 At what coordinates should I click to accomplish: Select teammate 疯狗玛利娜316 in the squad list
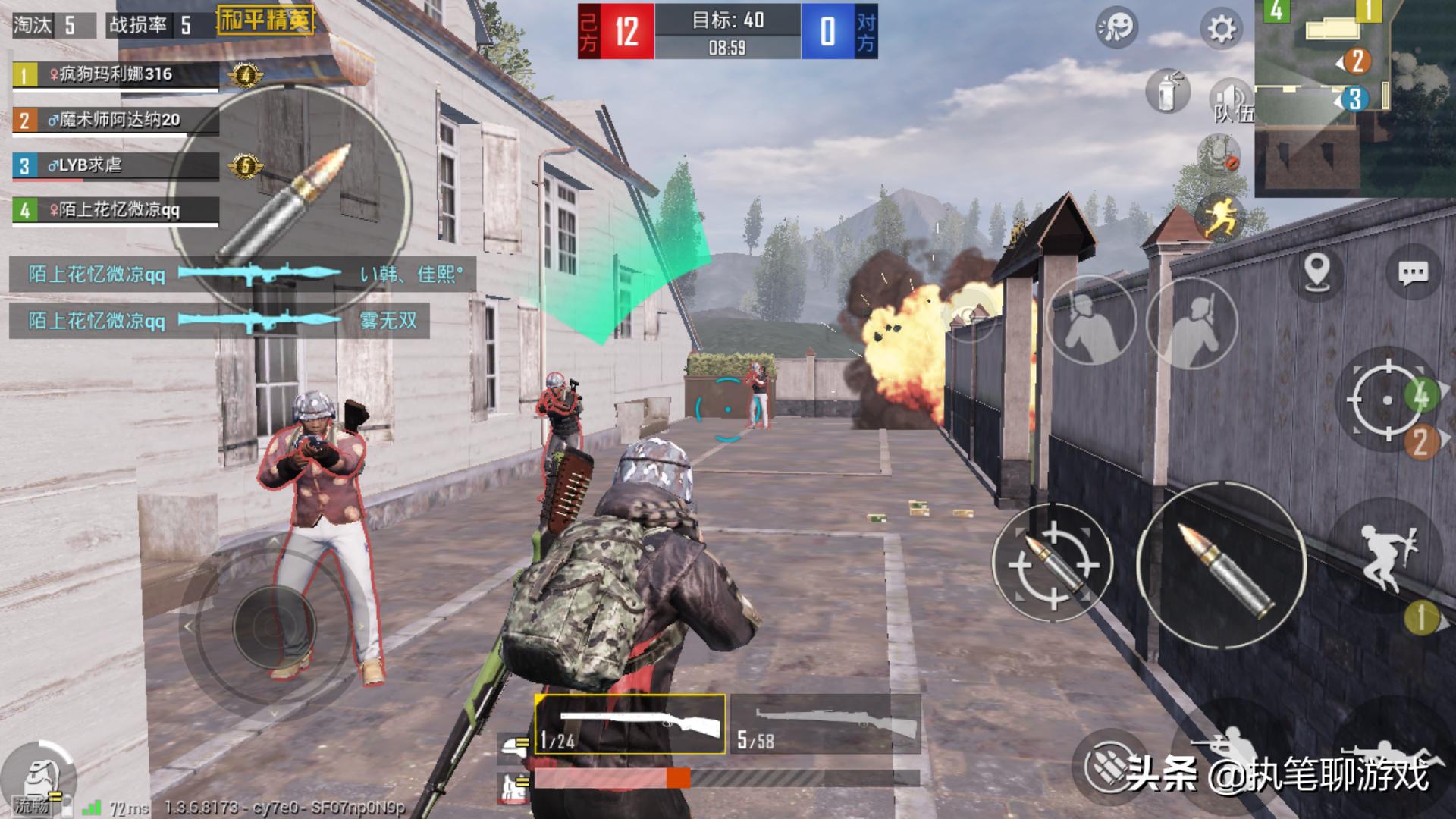tap(115, 75)
